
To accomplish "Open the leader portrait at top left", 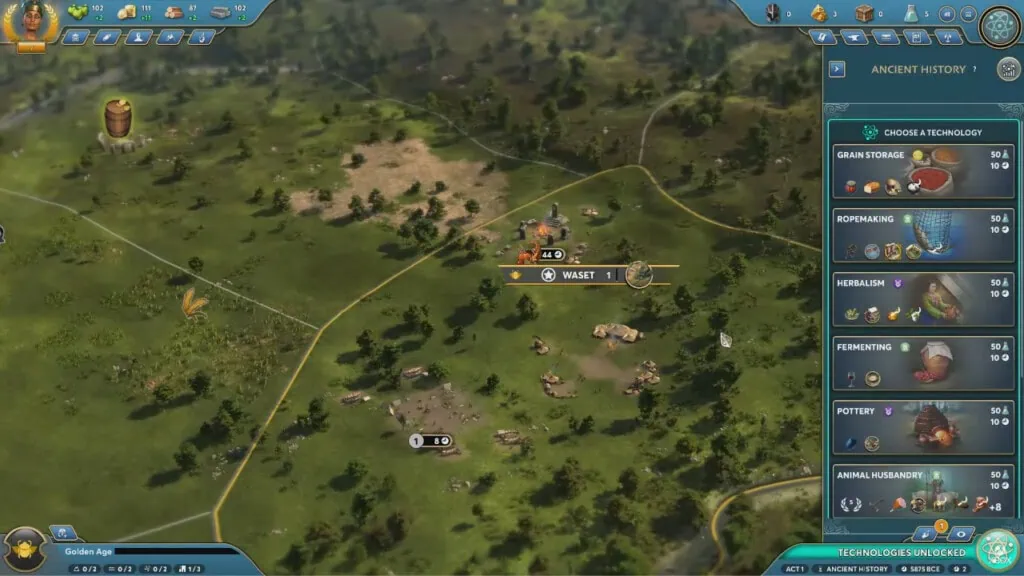I will (x=32, y=21).
